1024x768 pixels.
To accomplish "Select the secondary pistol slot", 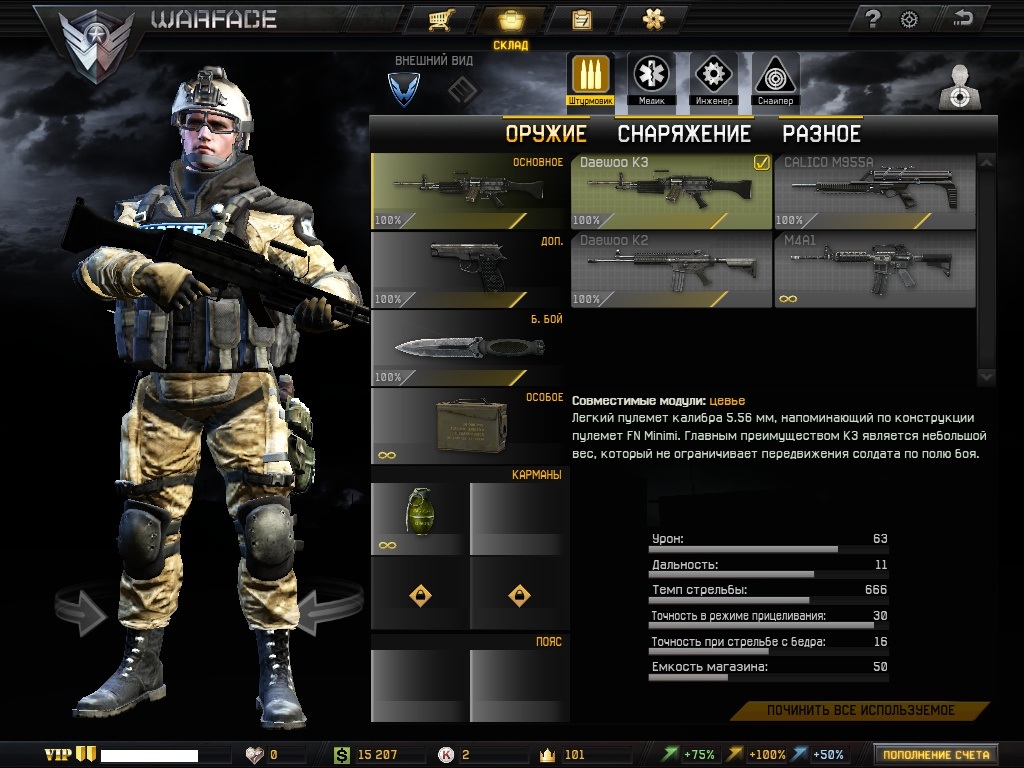I will tap(469, 269).
